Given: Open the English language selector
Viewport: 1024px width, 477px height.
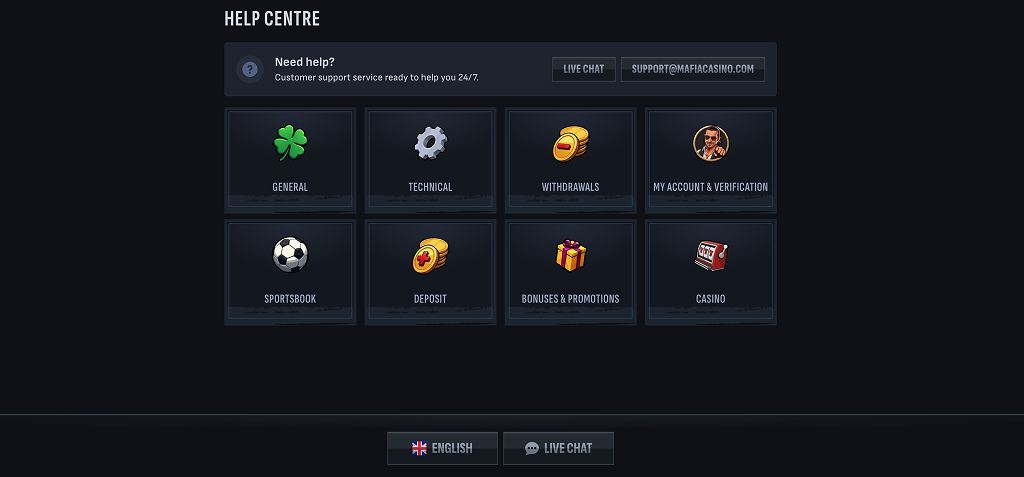Looking at the screenshot, I should pos(442,448).
